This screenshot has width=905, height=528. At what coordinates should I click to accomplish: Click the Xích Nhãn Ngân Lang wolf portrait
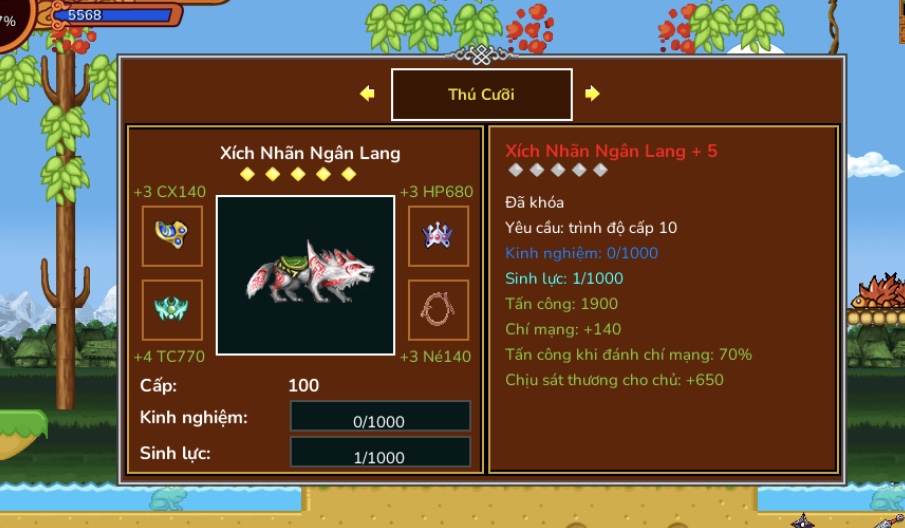305,275
